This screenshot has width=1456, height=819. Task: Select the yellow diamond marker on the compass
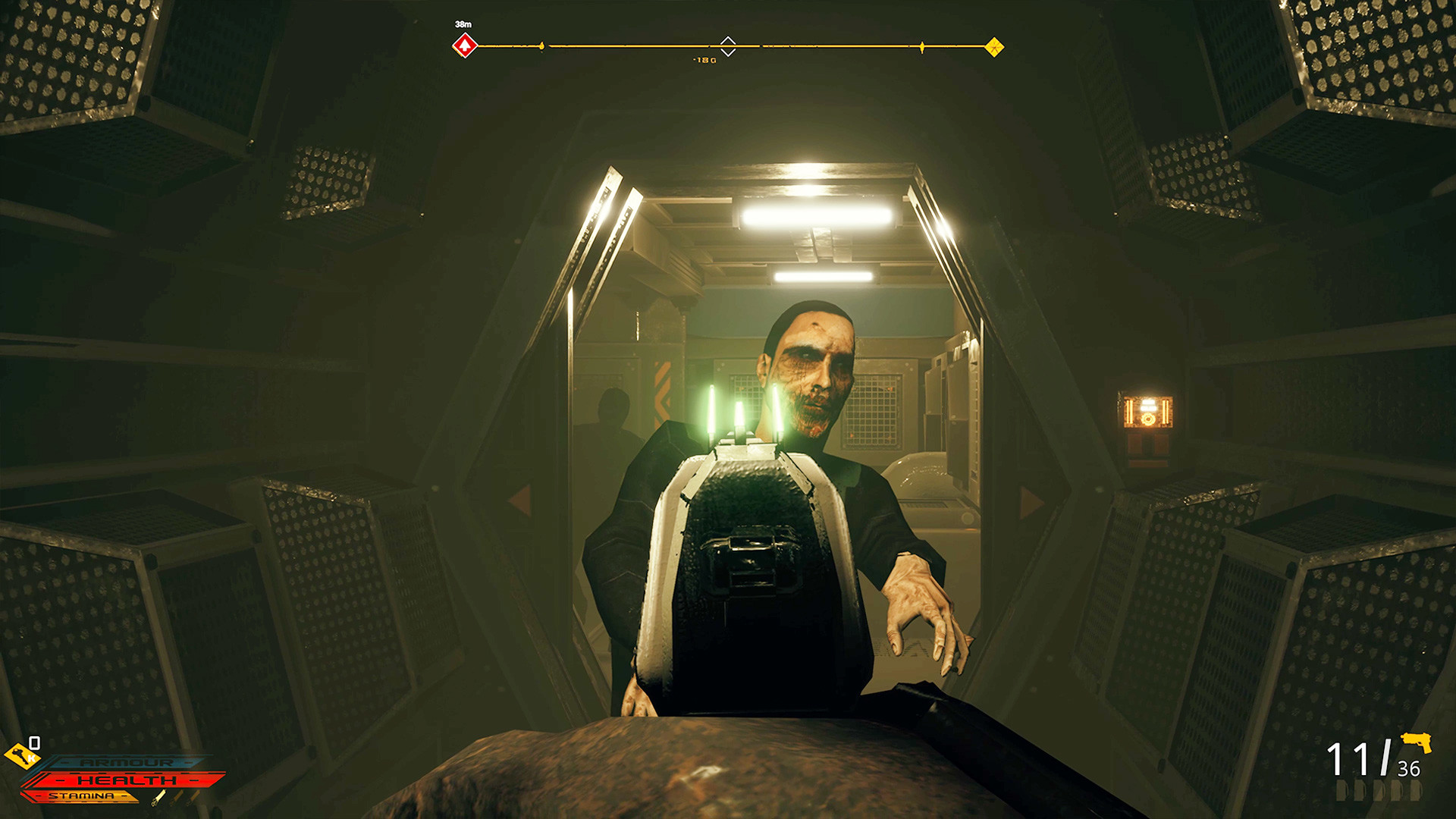(x=994, y=47)
